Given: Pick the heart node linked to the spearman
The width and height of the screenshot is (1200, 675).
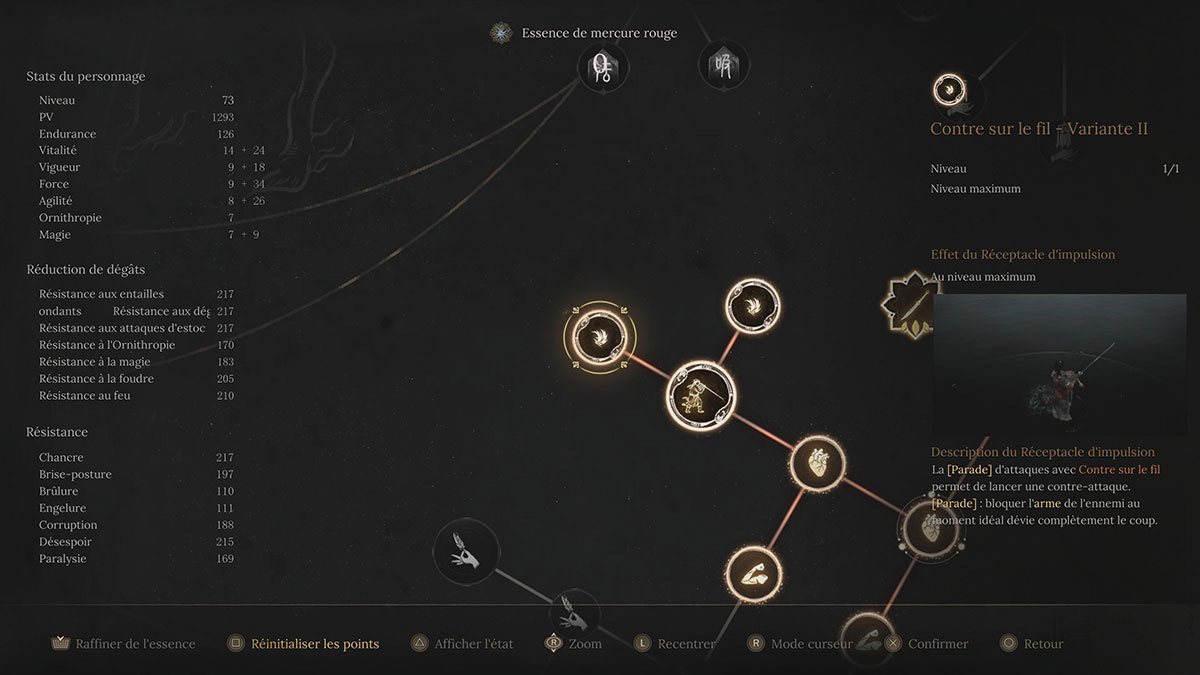Looking at the screenshot, I should click(818, 462).
